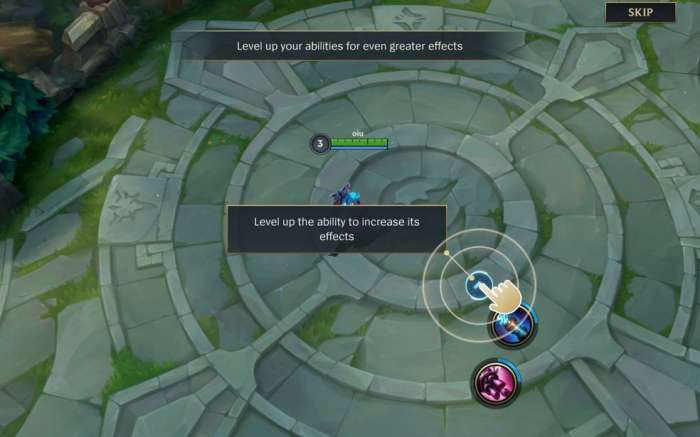This screenshot has height=437, width=700.
Task: Activate the blue glowing ability icon
Action: tap(511, 325)
